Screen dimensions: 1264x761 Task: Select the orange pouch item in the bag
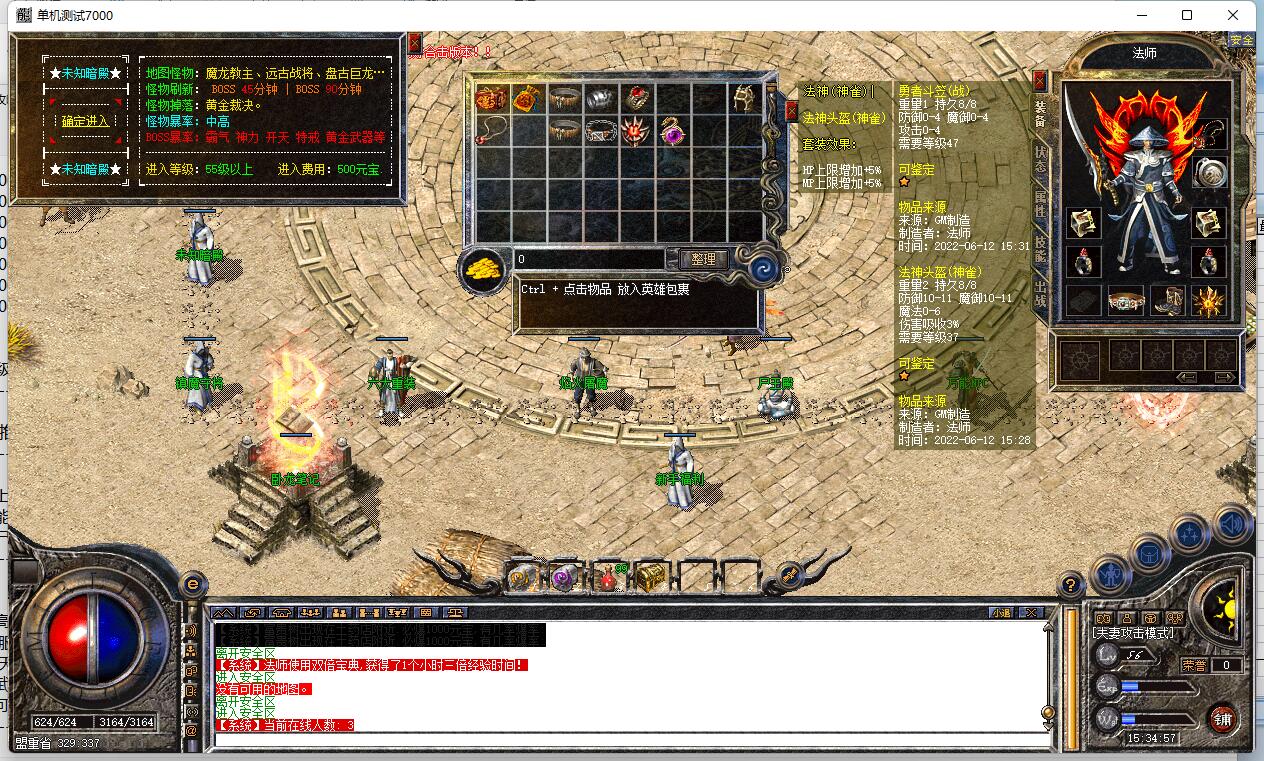click(525, 98)
